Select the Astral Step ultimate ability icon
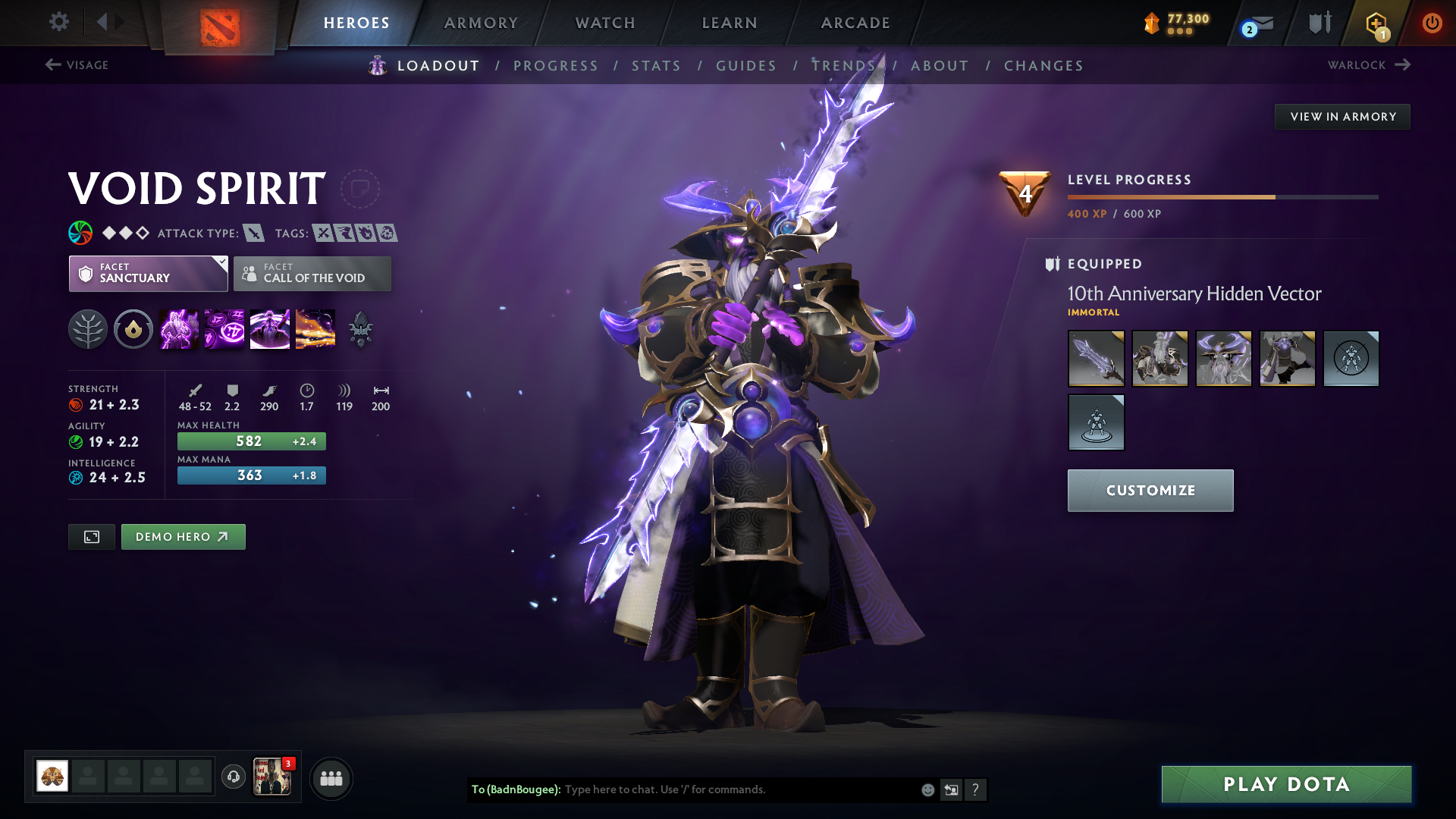 315,328
